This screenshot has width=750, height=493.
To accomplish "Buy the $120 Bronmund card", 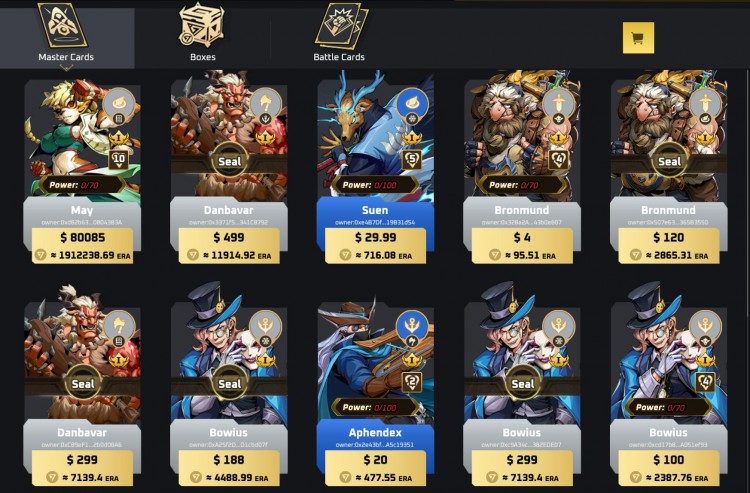I will point(669,238).
